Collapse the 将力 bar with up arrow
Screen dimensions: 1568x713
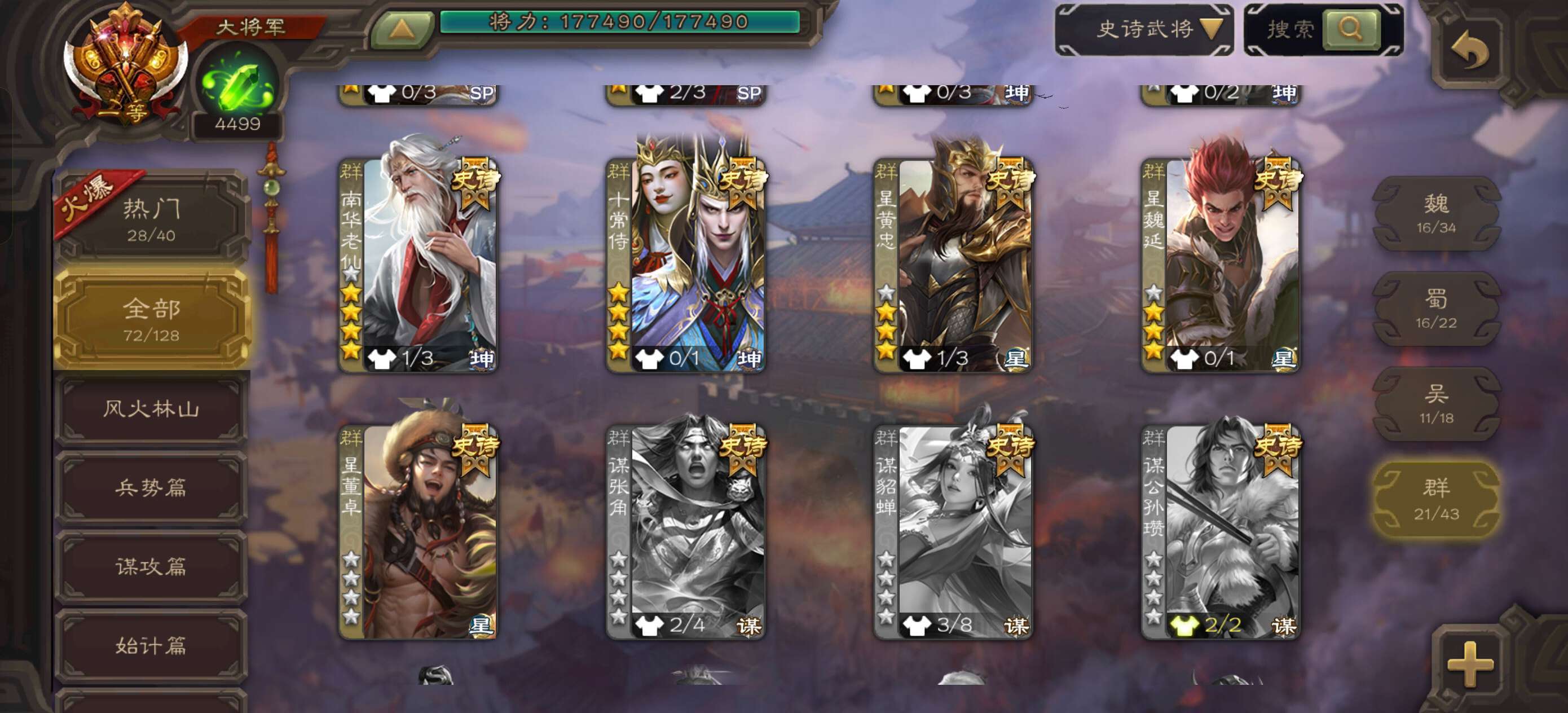click(402, 29)
